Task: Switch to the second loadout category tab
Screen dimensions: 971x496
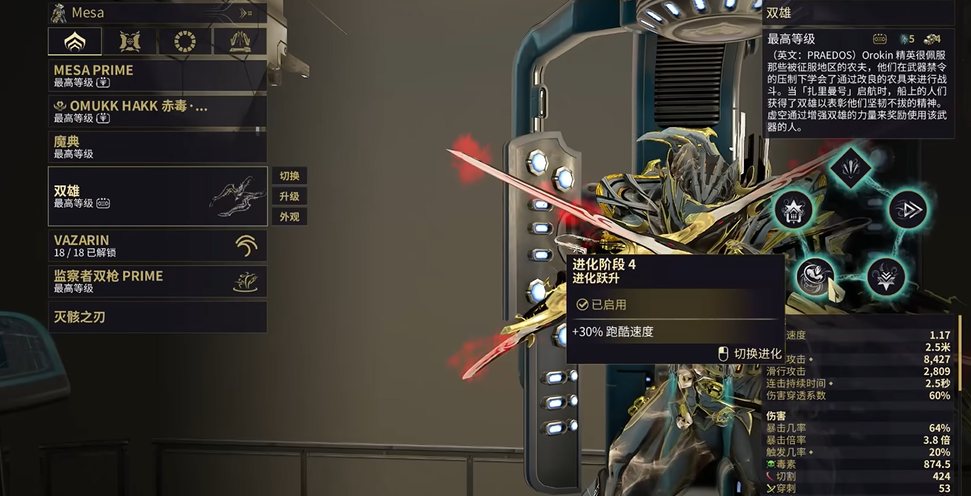Action: [130, 41]
